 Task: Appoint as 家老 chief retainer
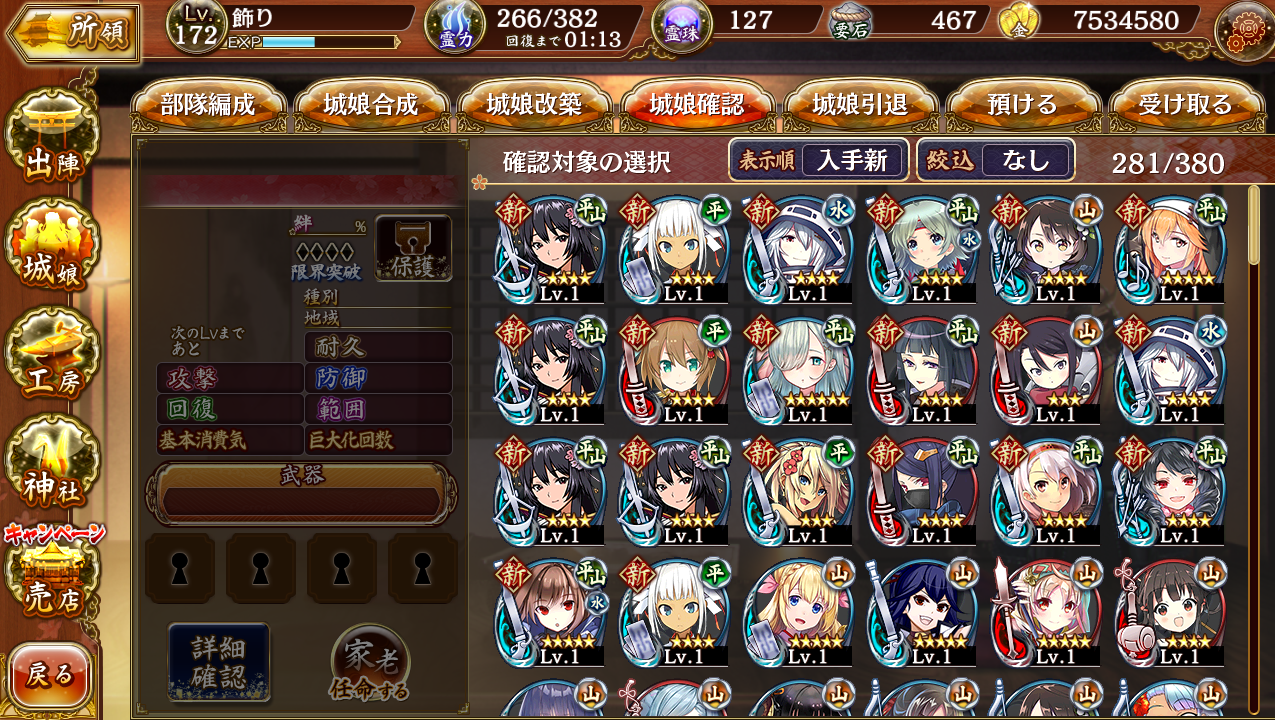coord(370,664)
